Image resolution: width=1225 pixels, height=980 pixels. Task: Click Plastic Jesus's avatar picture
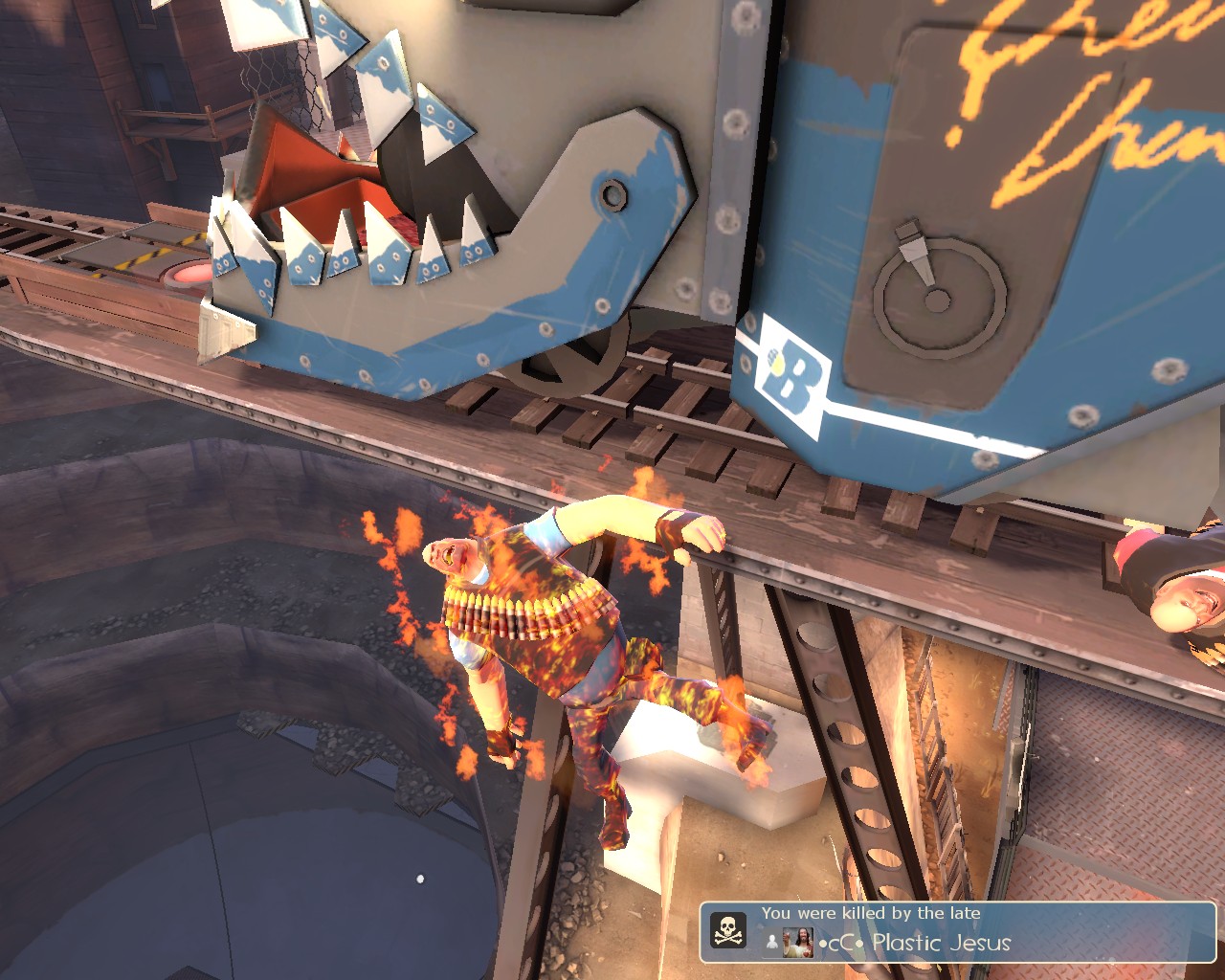[797, 943]
